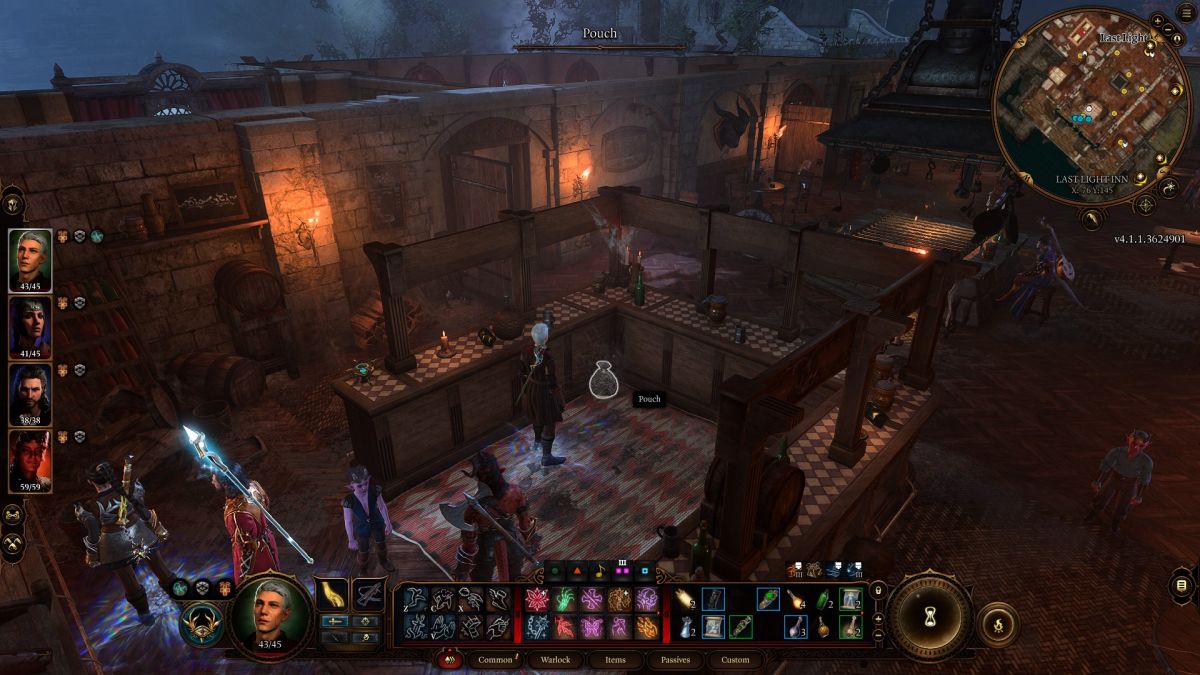Toggle the hotbar lock icon
This screenshot has width=1200, height=675.
(878, 591)
